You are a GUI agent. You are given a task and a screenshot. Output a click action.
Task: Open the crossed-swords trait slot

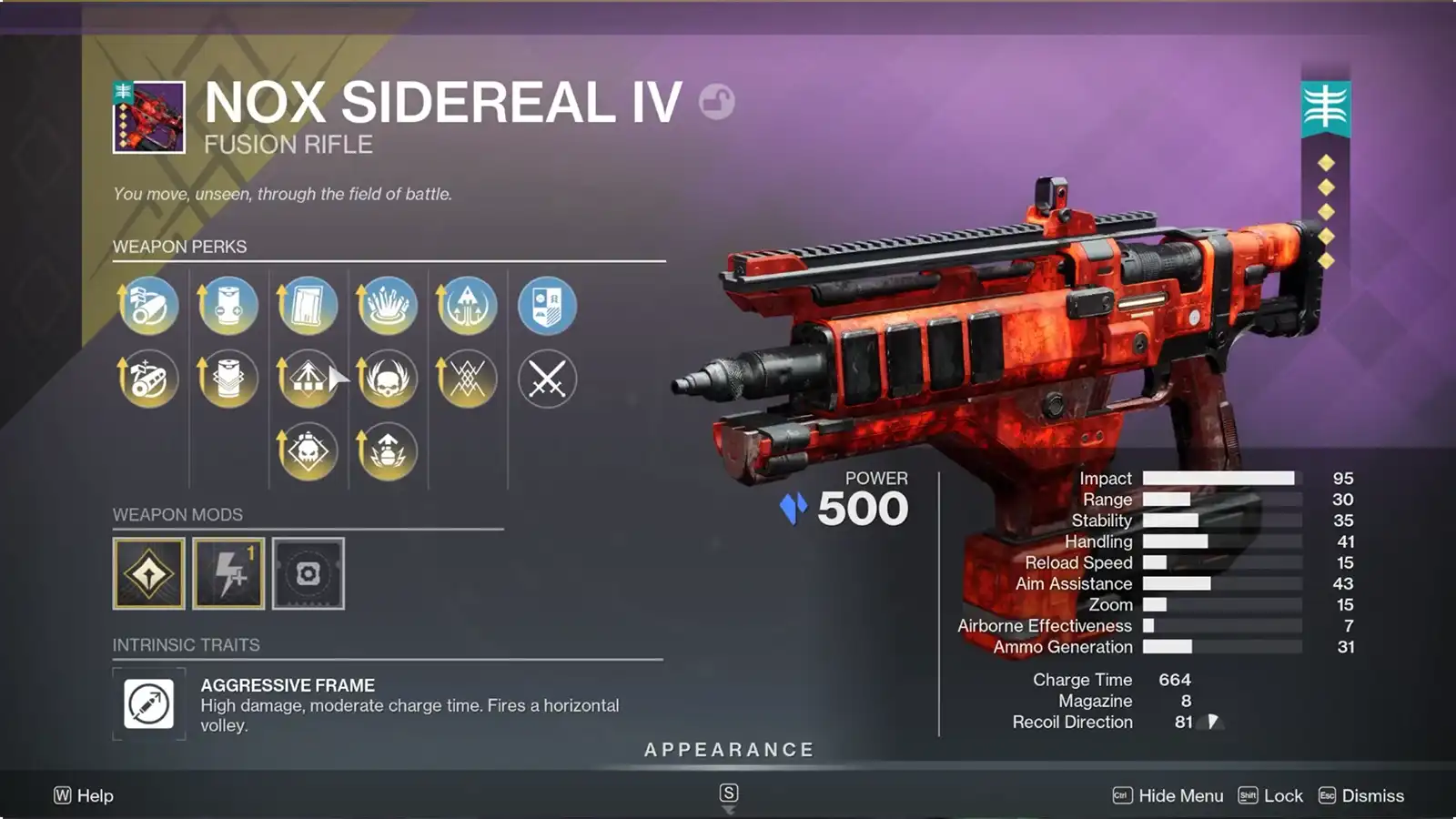[547, 379]
